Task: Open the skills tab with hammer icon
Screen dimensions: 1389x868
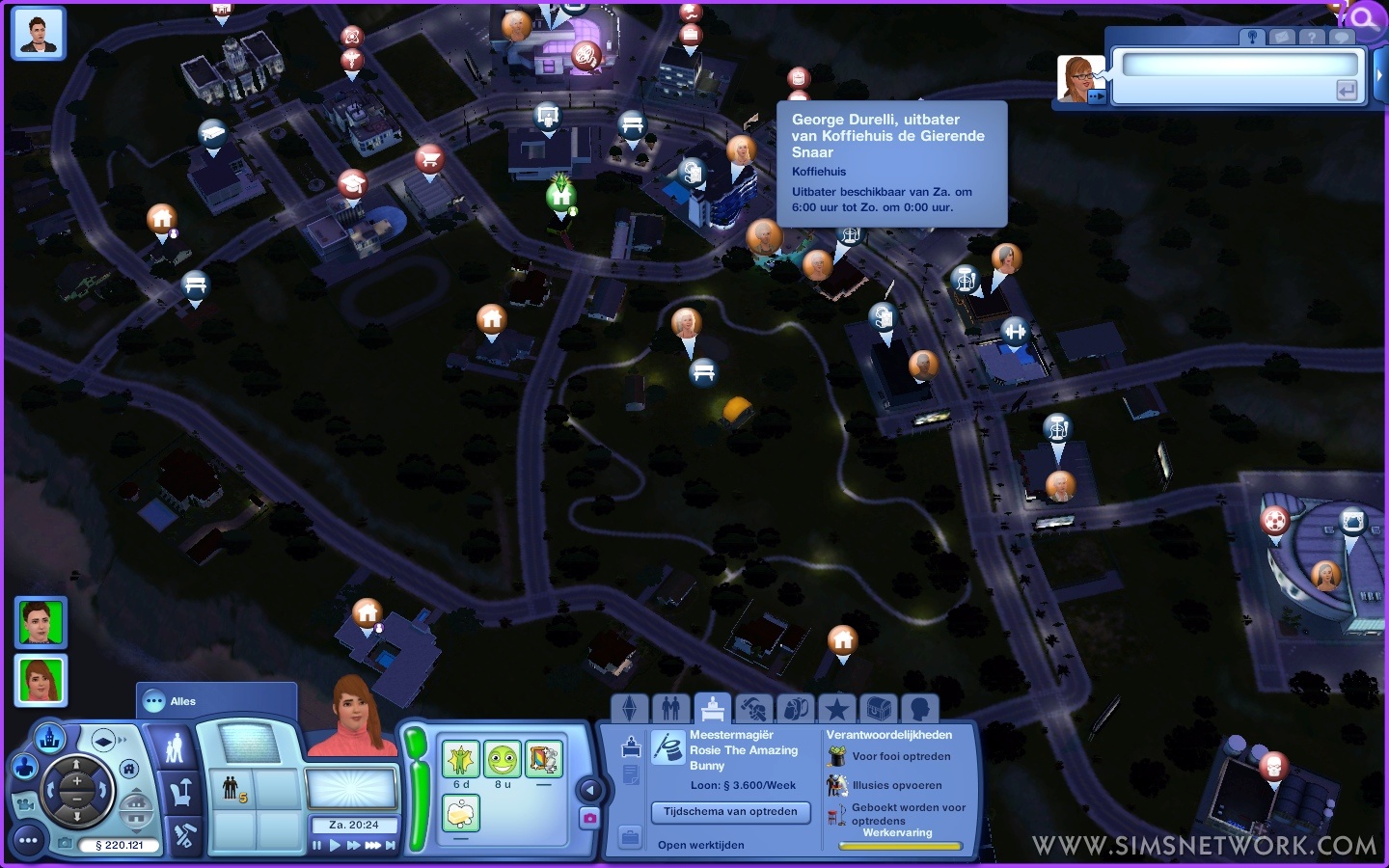Action: pyautogui.click(x=753, y=710)
